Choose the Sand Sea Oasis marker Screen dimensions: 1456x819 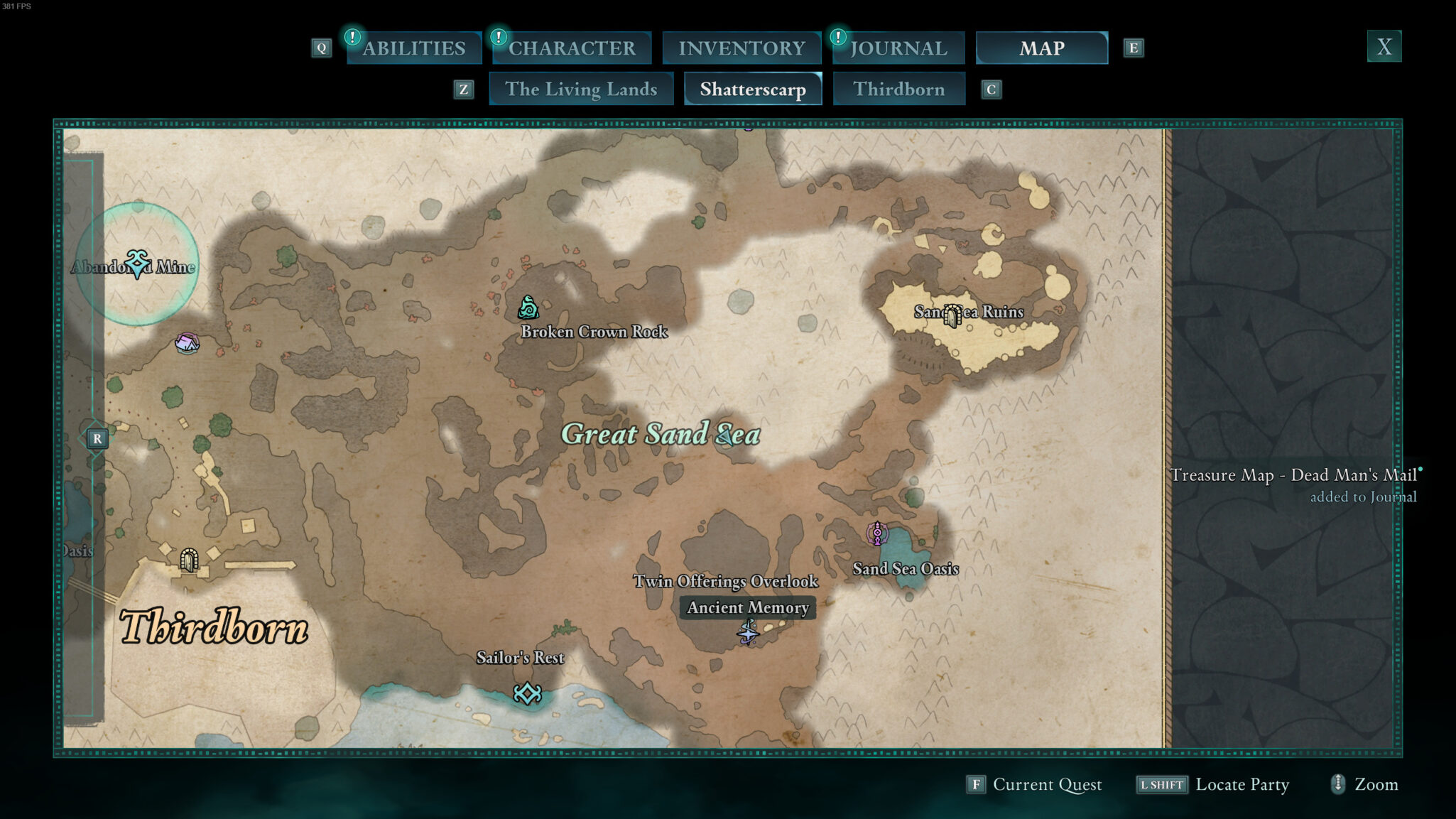click(x=877, y=533)
